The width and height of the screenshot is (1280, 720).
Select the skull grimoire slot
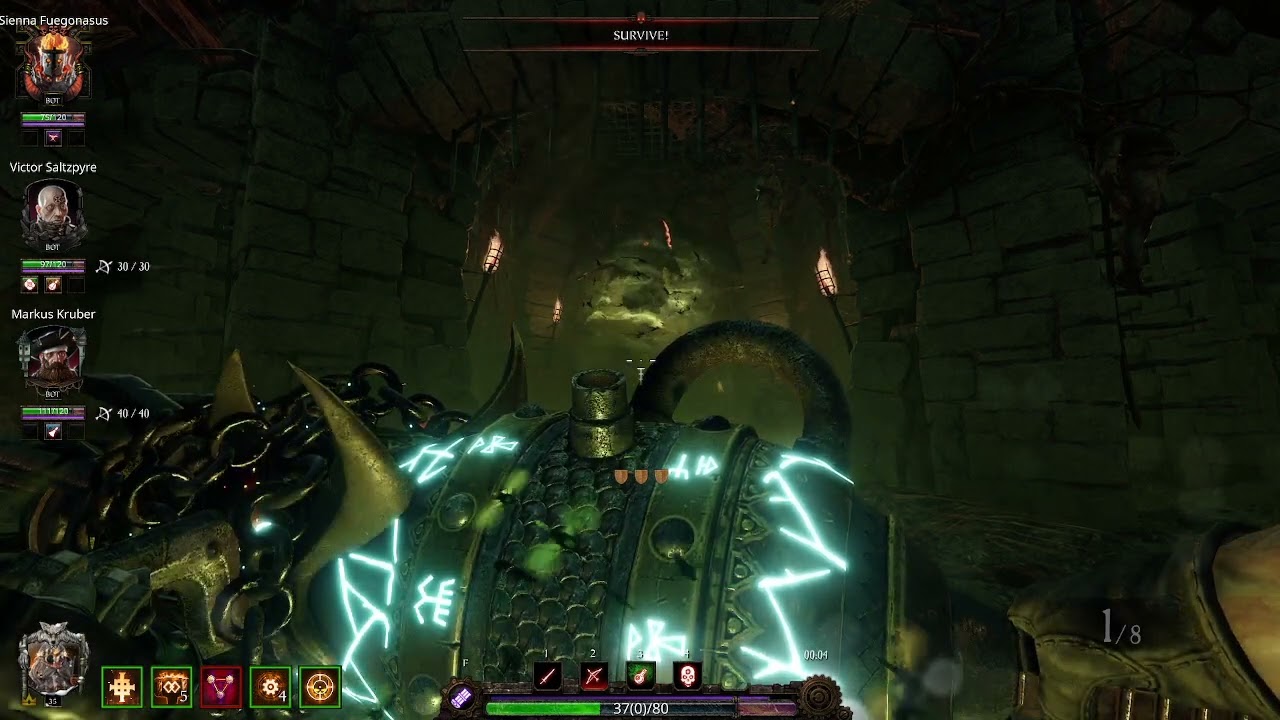(x=688, y=676)
